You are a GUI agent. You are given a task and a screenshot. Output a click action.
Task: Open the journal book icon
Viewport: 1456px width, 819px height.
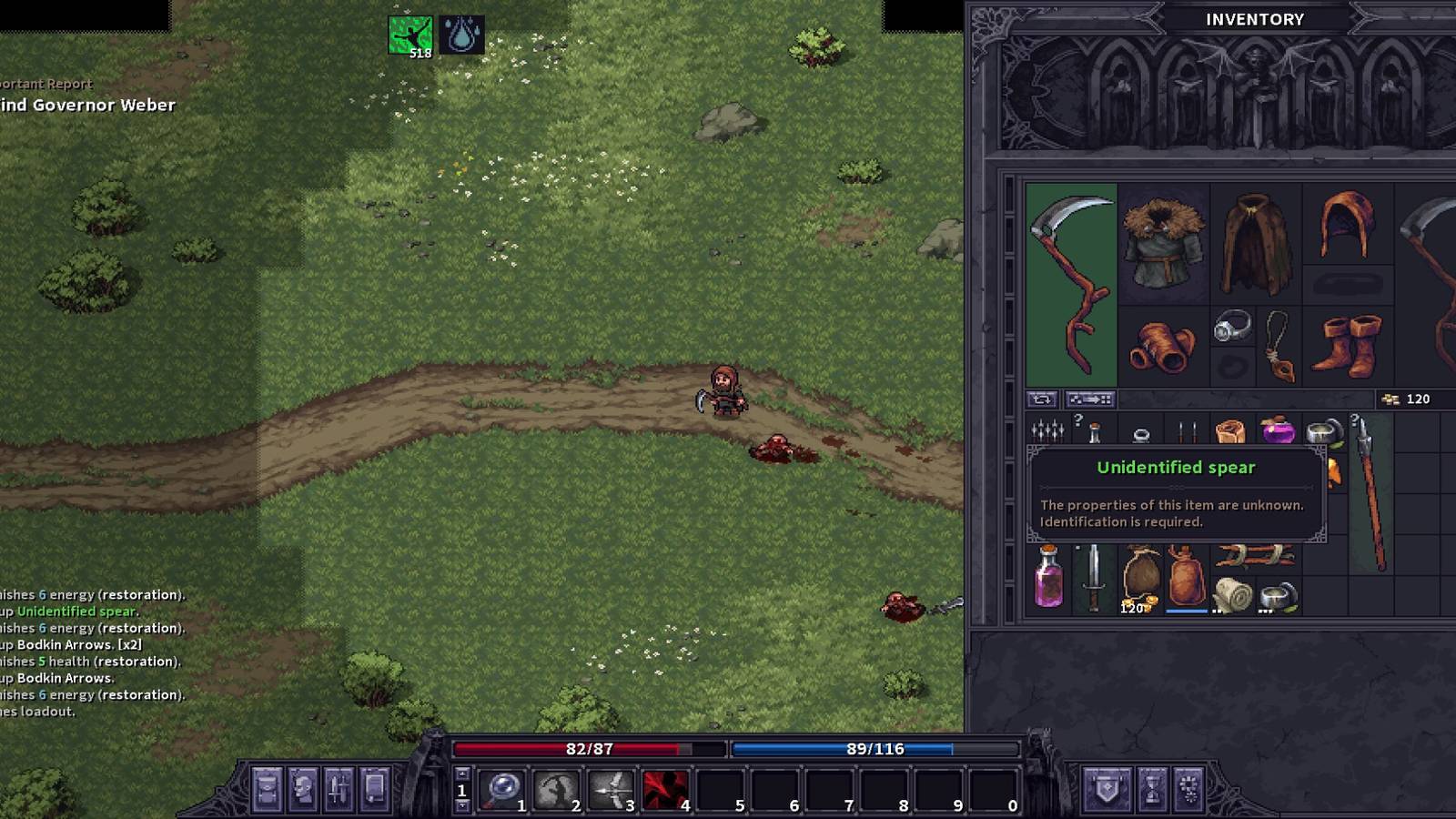[x=374, y=790]
